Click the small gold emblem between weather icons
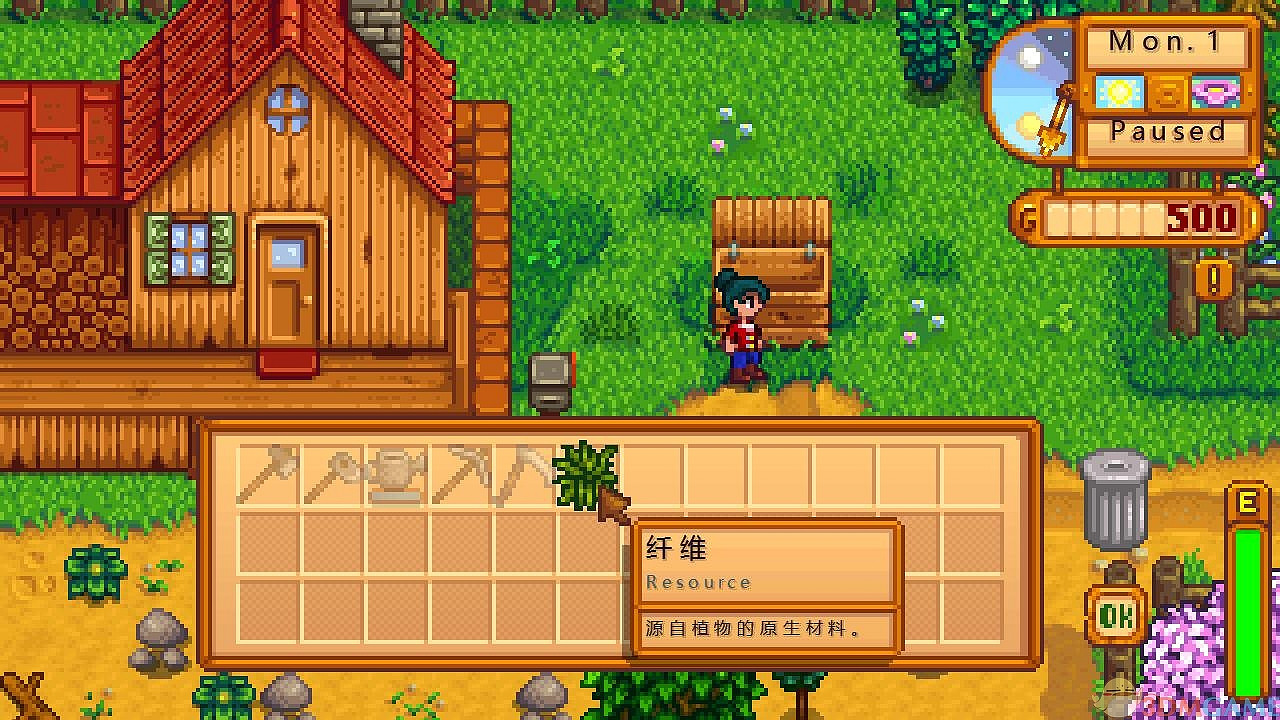This screenshot has height=720, width=1280. tap(1166, 92)
